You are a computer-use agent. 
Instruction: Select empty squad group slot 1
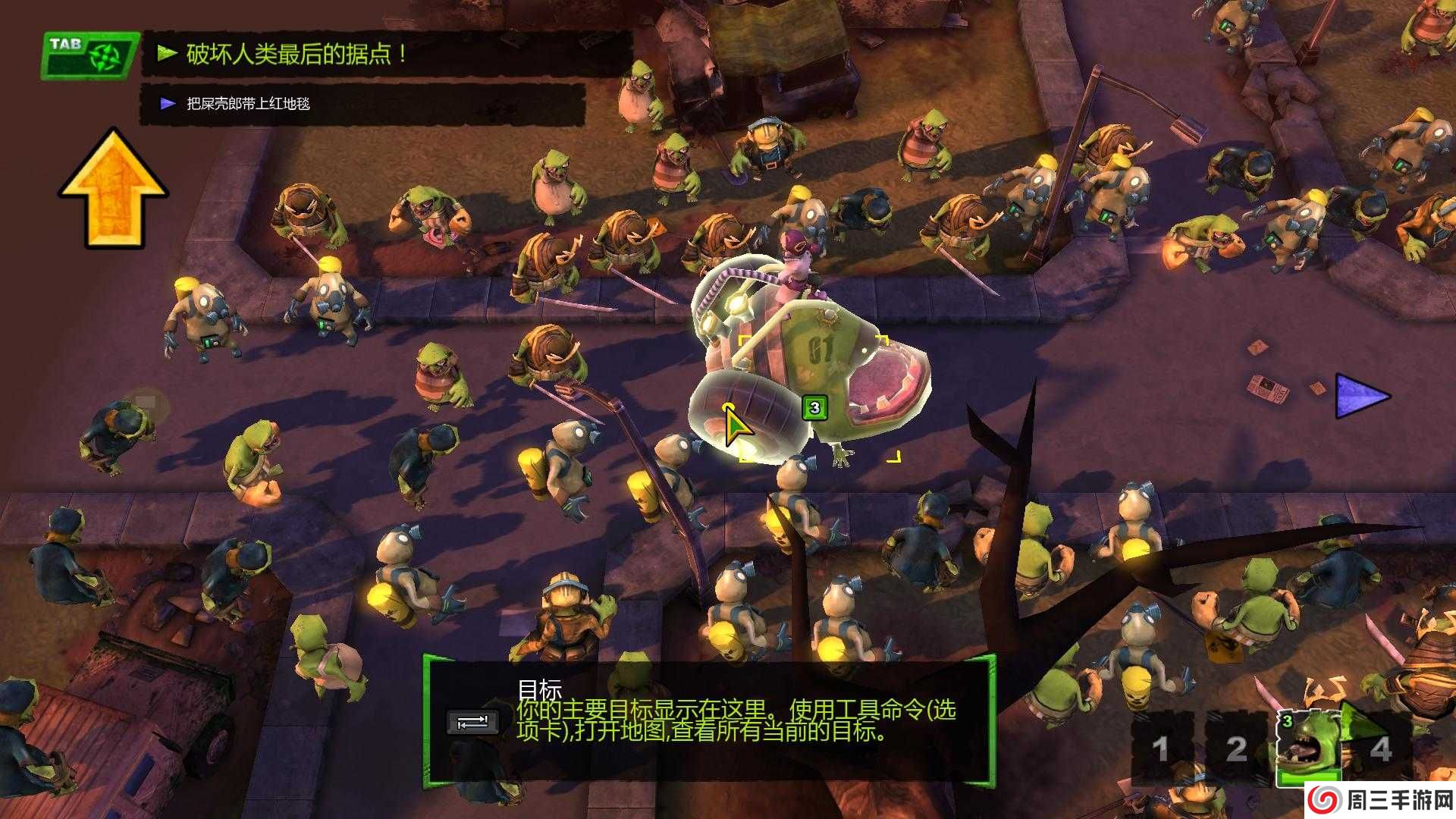1160,748
